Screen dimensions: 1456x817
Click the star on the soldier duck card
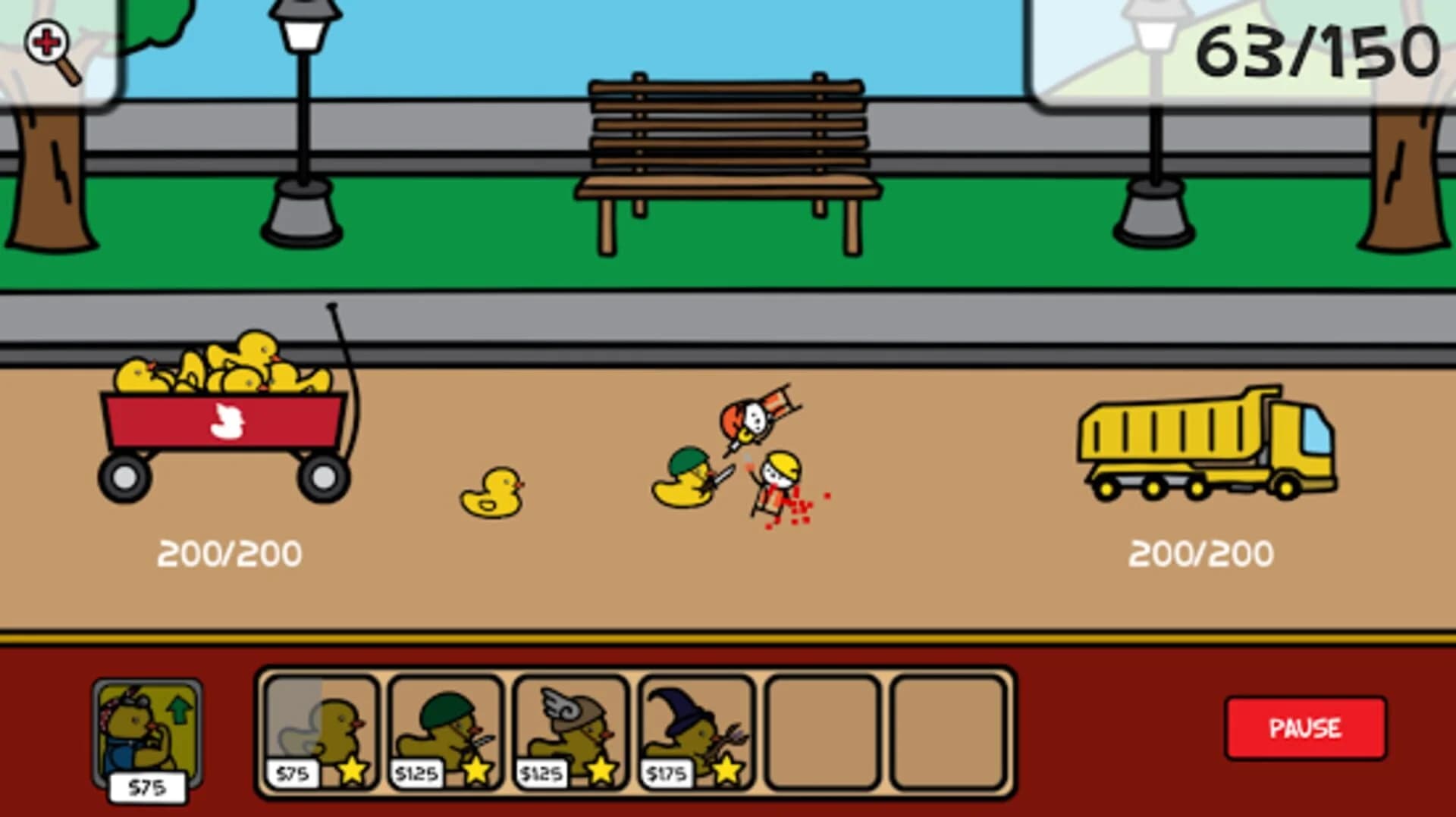coord(476,771)
